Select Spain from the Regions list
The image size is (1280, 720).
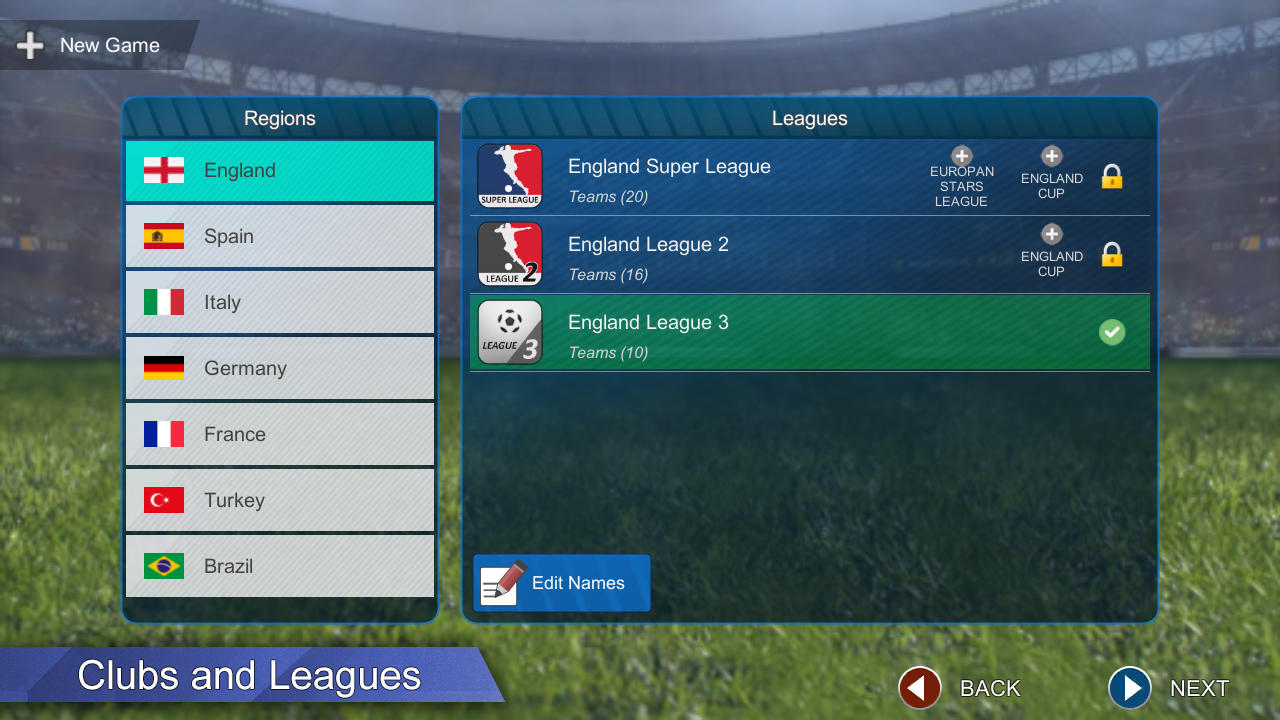[279, 236]
